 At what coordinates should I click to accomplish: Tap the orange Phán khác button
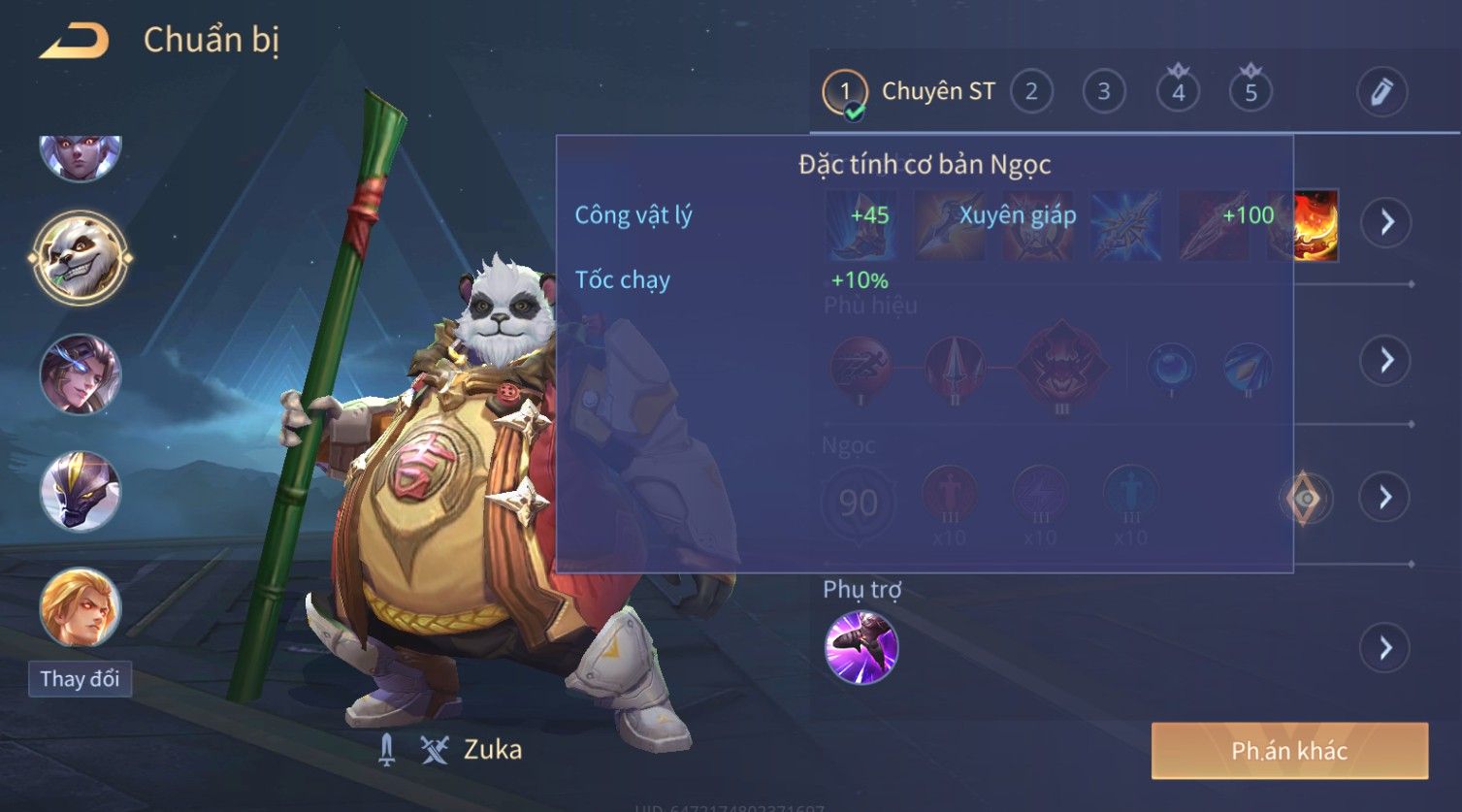[x=1289, y=750]
